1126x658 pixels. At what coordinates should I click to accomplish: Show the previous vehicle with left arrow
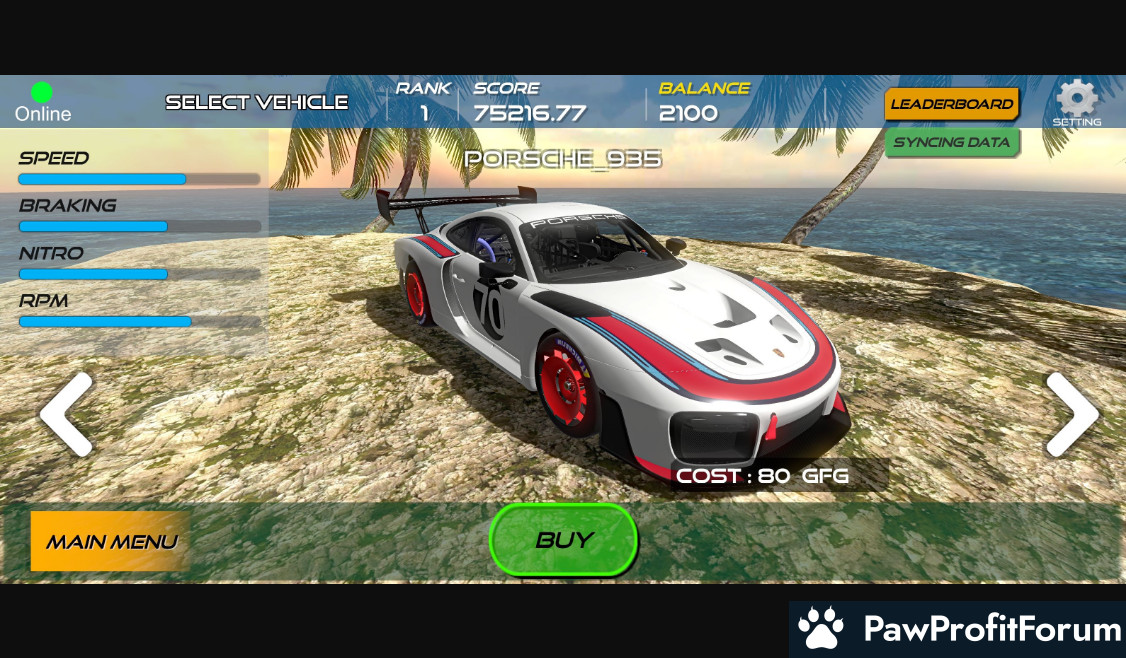66,414
